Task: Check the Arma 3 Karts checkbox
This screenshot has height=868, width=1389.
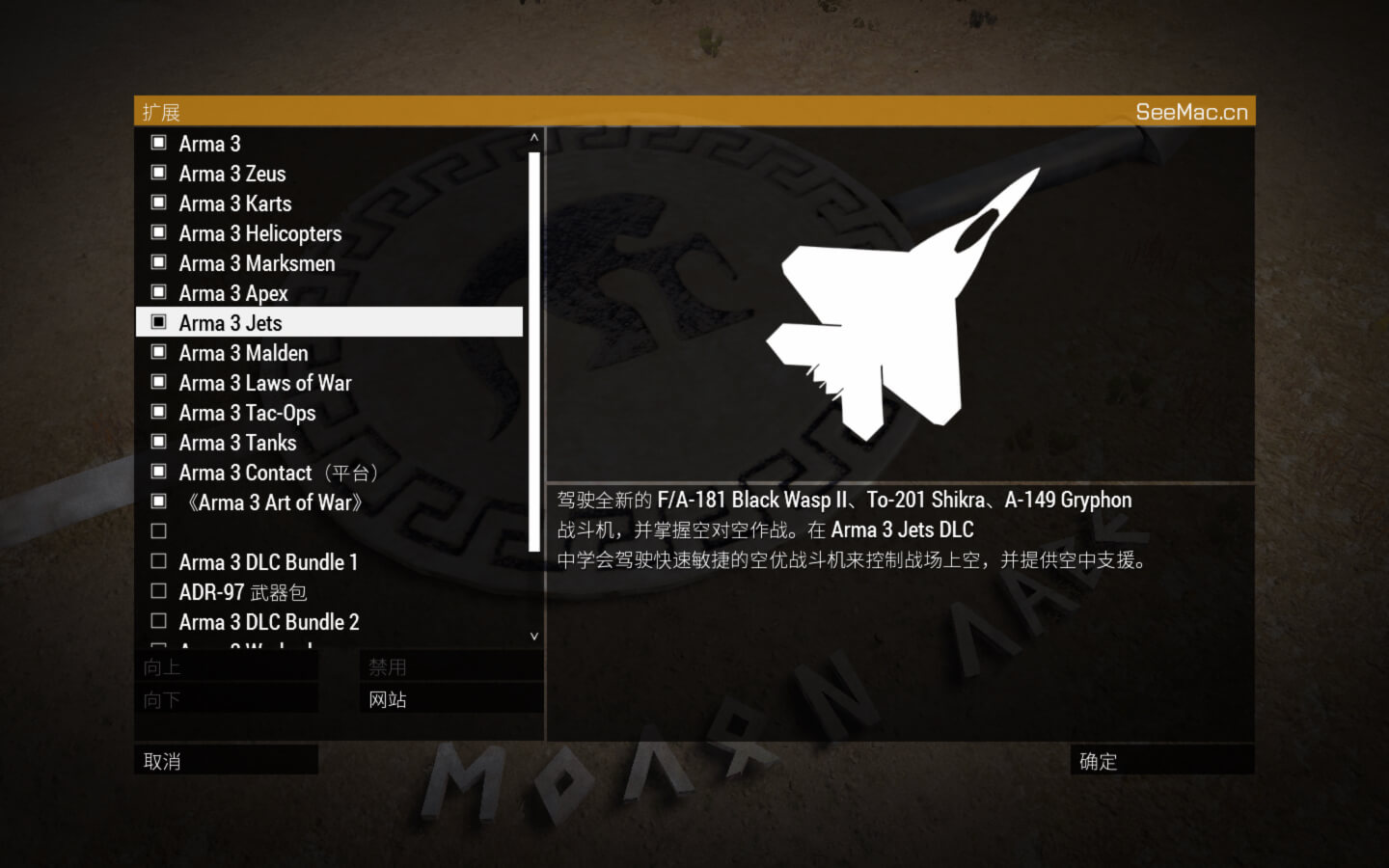Action: tap(158, 202)
